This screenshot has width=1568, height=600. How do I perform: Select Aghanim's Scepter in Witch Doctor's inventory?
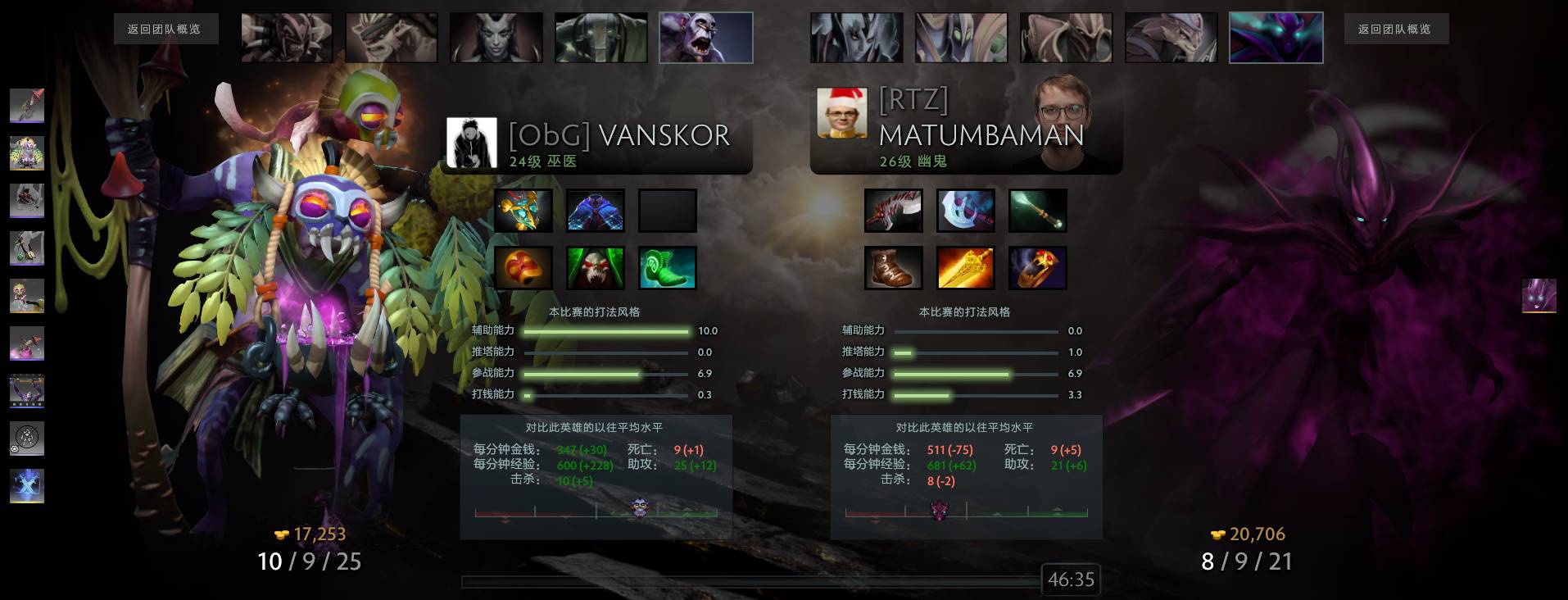(x=523, y=211)
